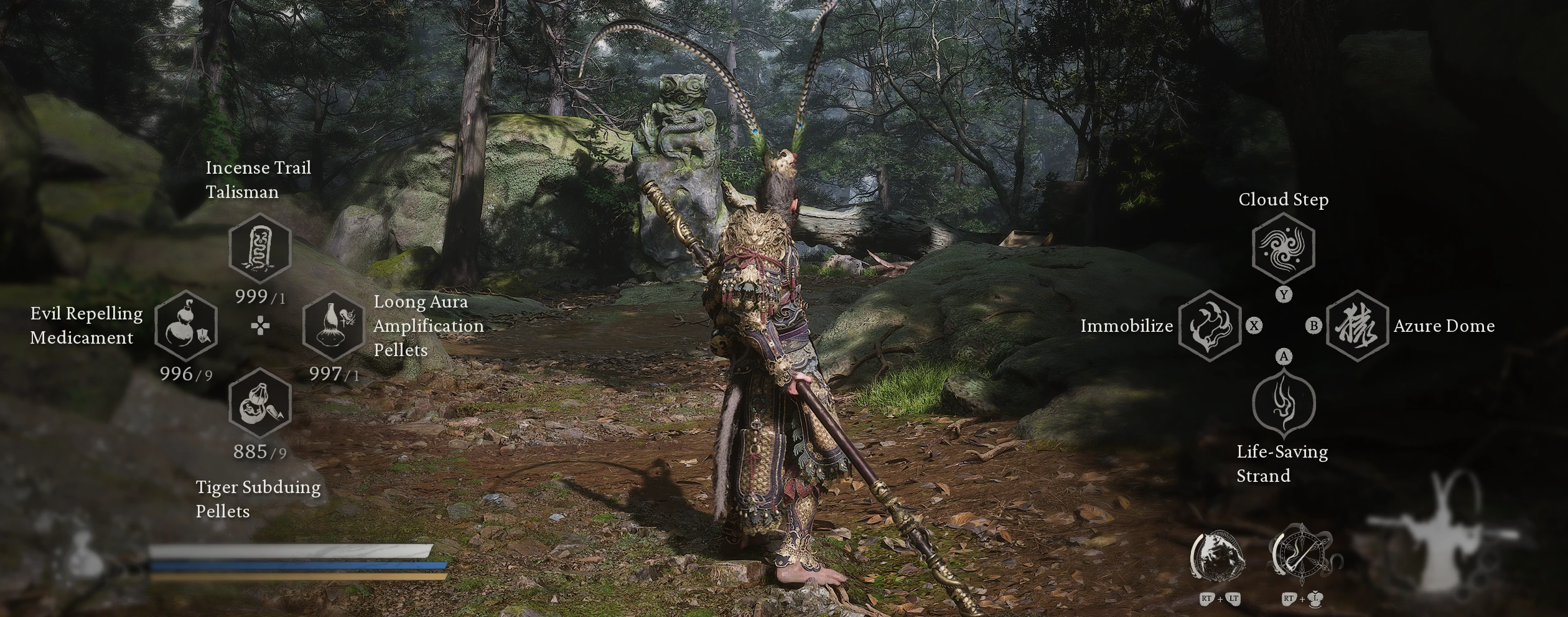The image size is (1568, 617).
Task: Activate the Azure Dome spell icon
Action: pos(1357,326)
